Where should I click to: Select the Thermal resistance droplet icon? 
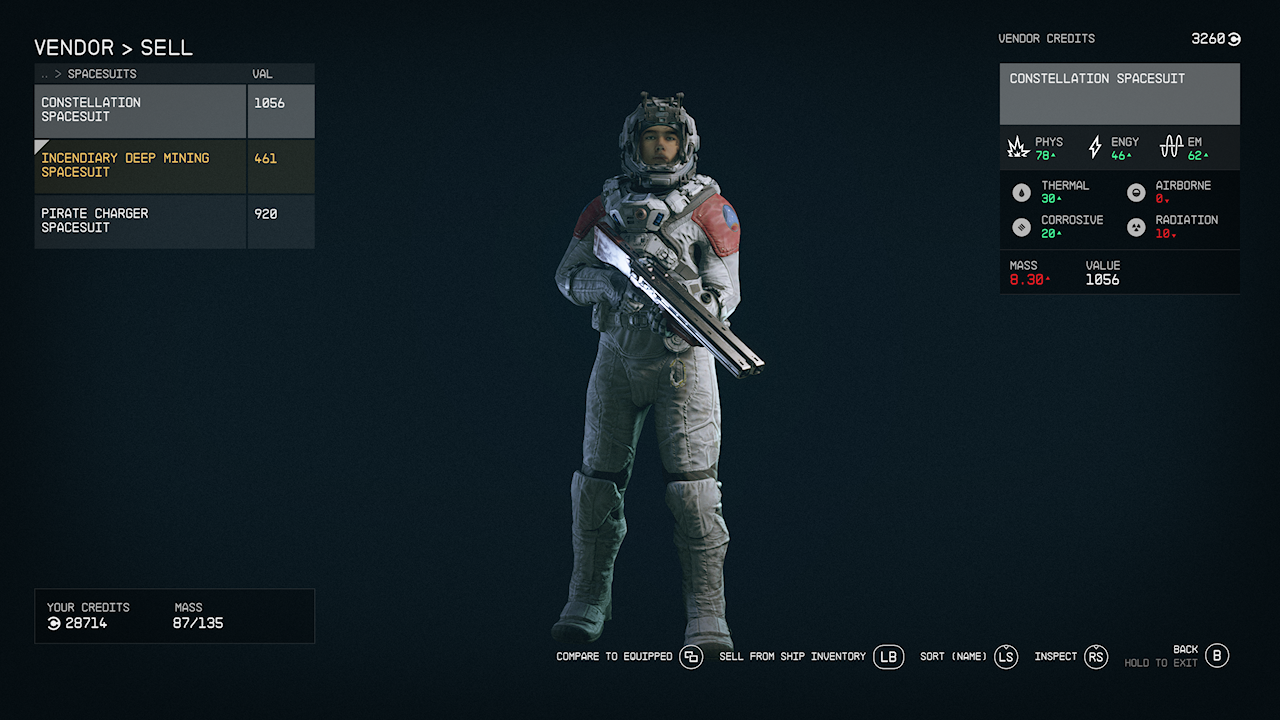point(1022,192)
